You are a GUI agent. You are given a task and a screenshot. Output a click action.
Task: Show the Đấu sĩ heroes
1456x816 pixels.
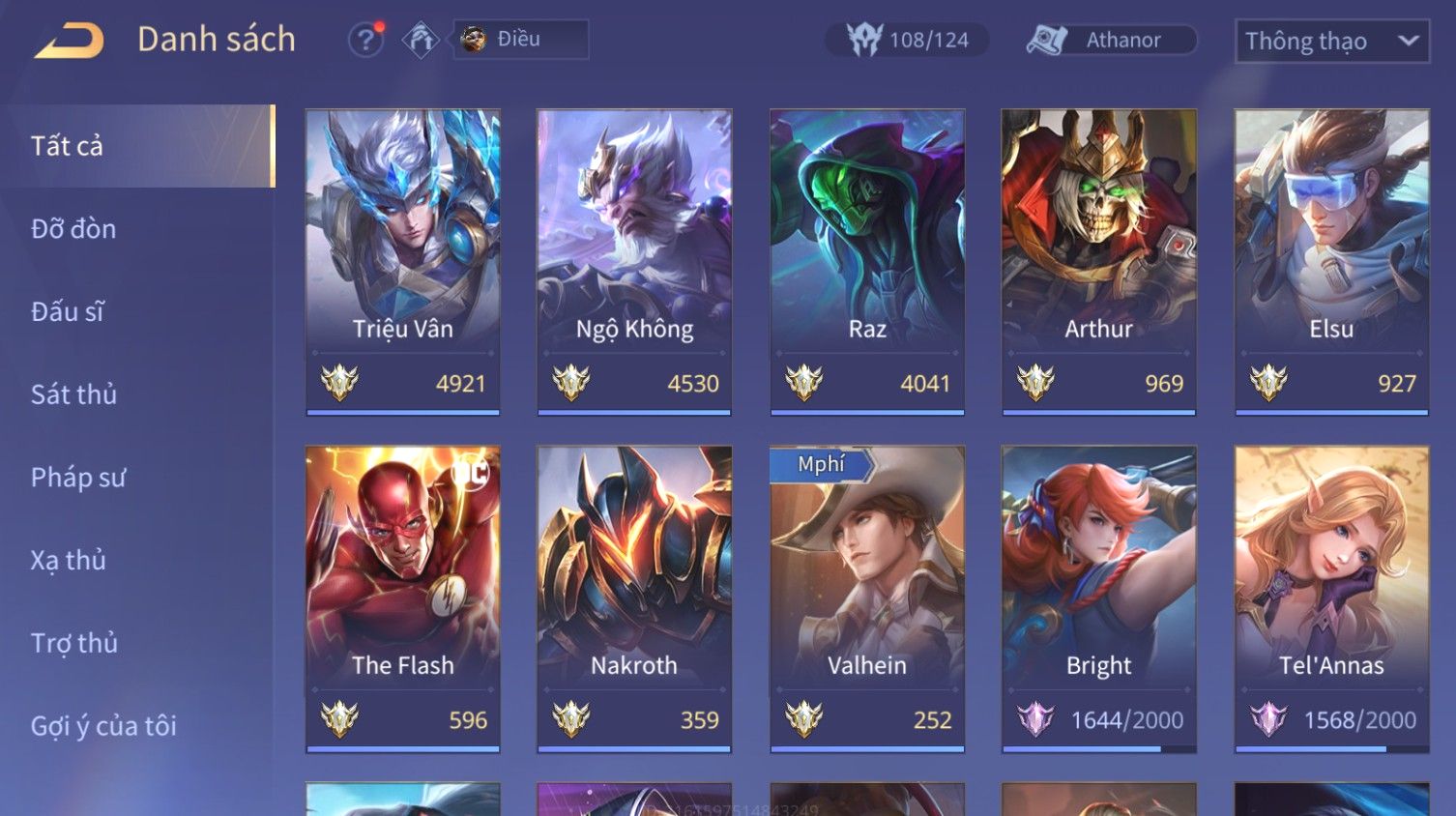point(68,311)
